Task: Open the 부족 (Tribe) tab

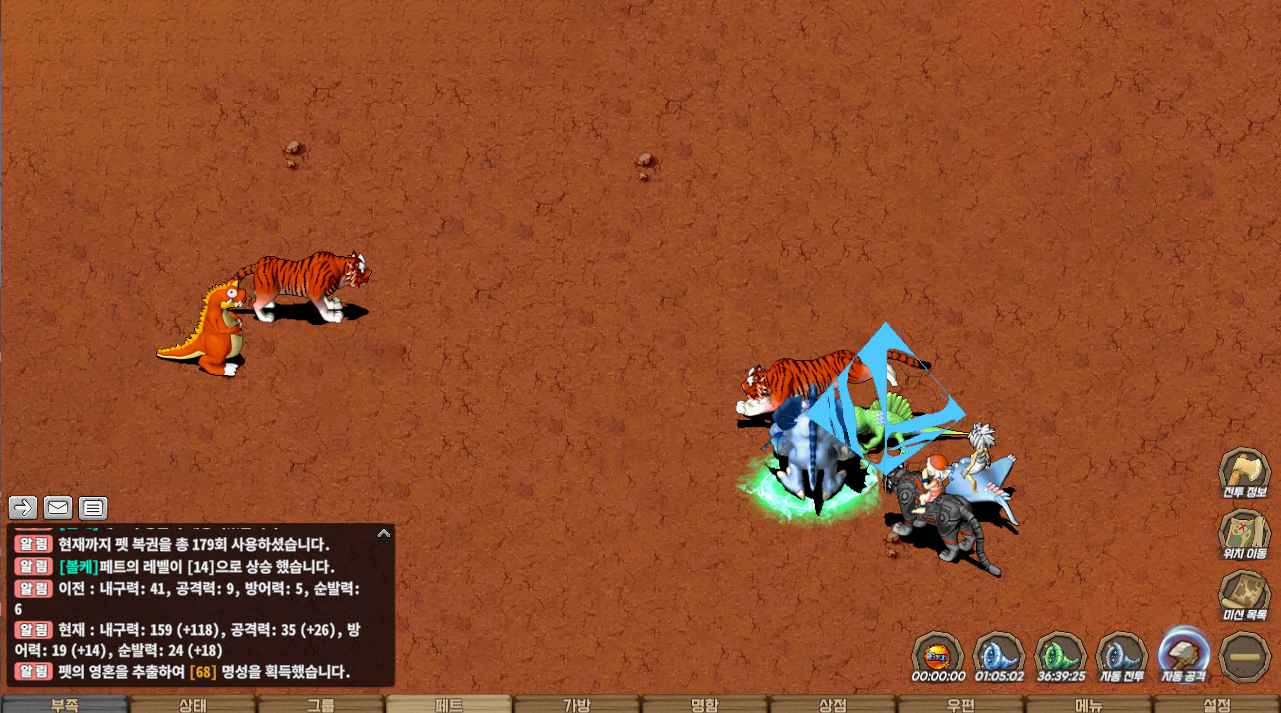Action: pyautogui.click(x=64, y=704)
